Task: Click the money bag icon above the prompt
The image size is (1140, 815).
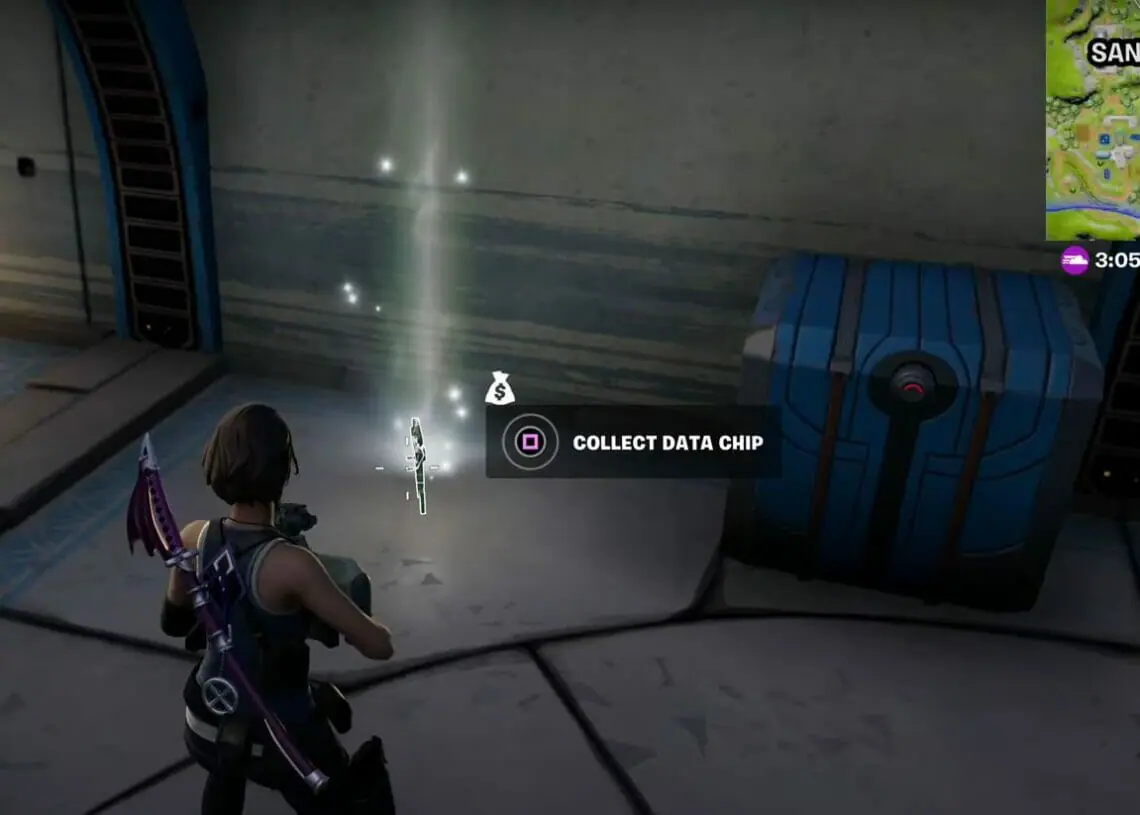Action: [x=499, y=388]
